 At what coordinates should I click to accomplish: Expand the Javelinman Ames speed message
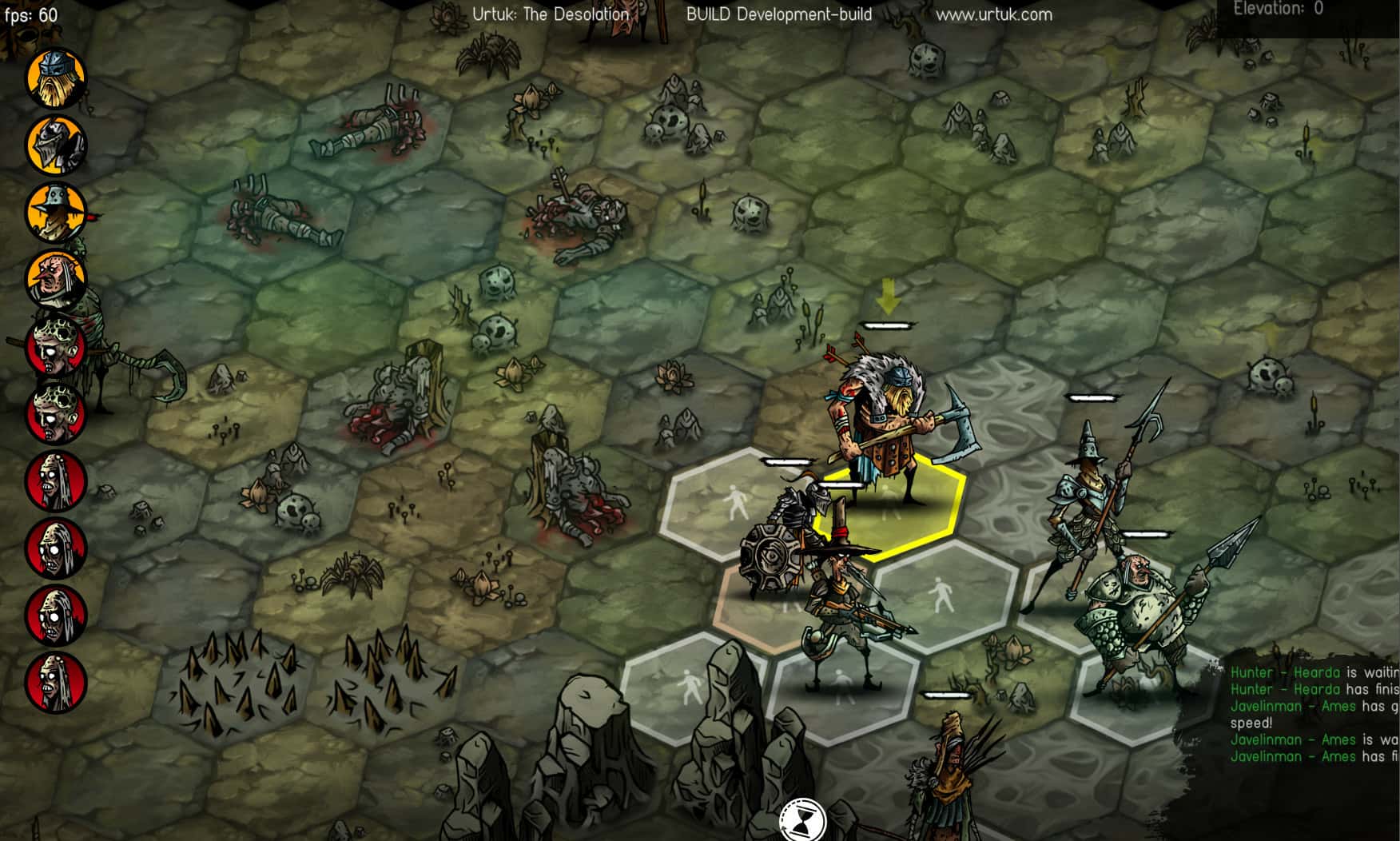pyautogui.click(x=1303, y=707)
